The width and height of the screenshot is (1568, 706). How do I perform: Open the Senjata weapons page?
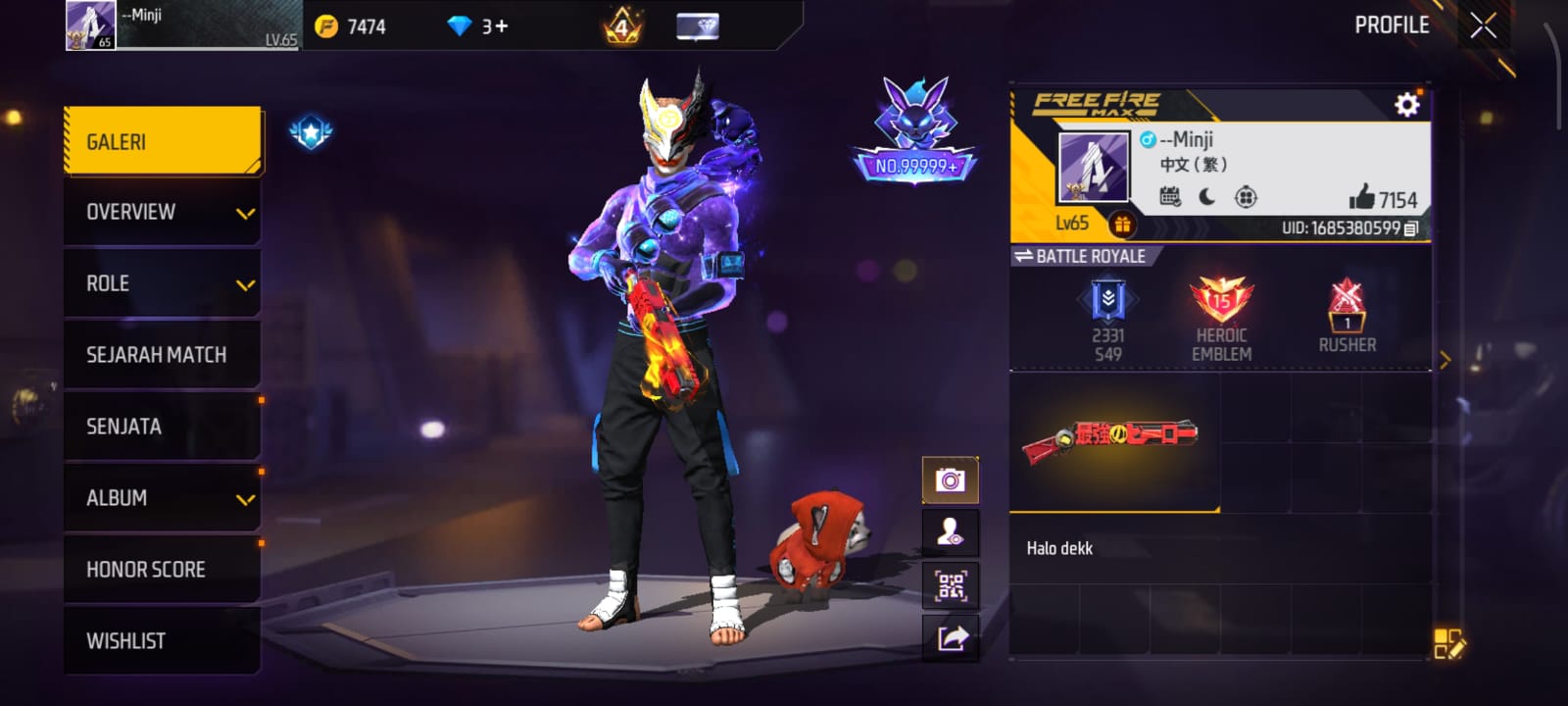163,427
